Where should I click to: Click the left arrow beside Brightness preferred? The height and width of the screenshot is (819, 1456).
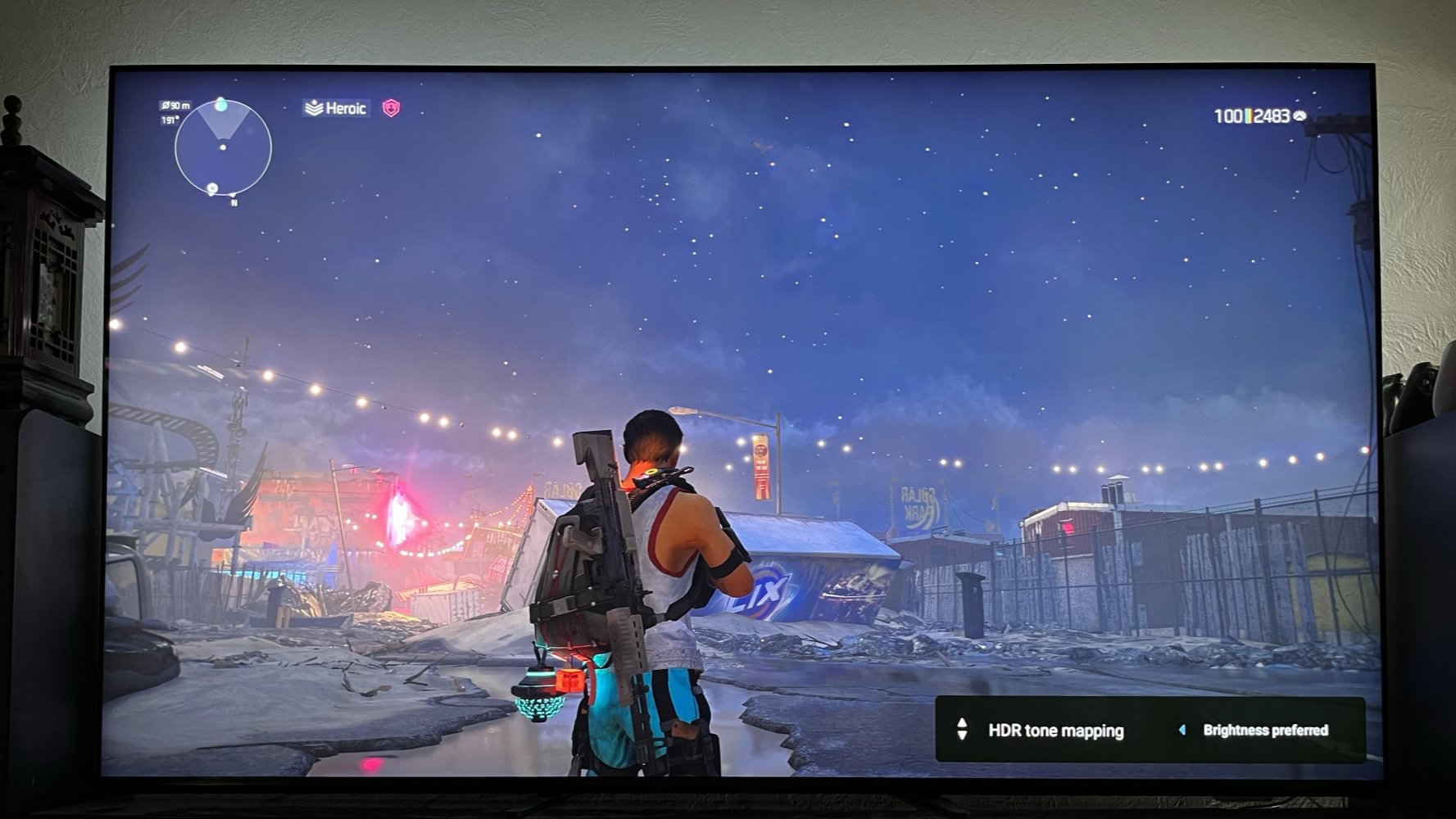(1182, 730)
